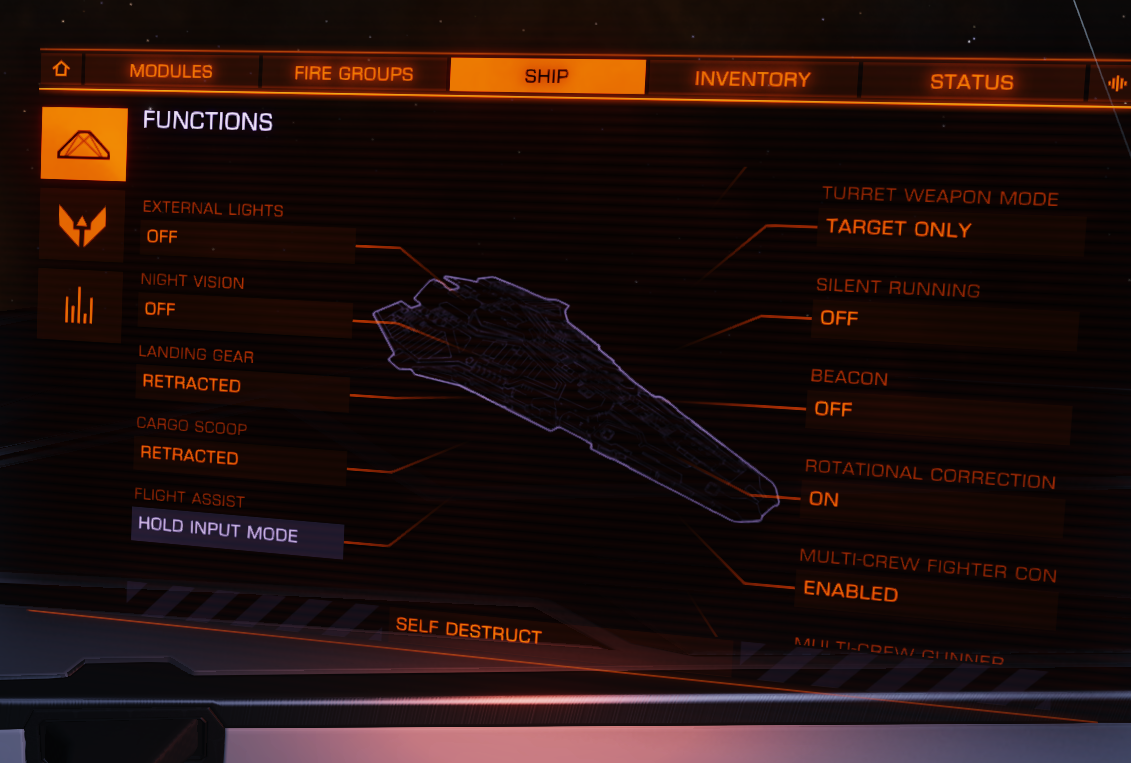
Task: Toggle External Lights setting
Action: (247, 241)
